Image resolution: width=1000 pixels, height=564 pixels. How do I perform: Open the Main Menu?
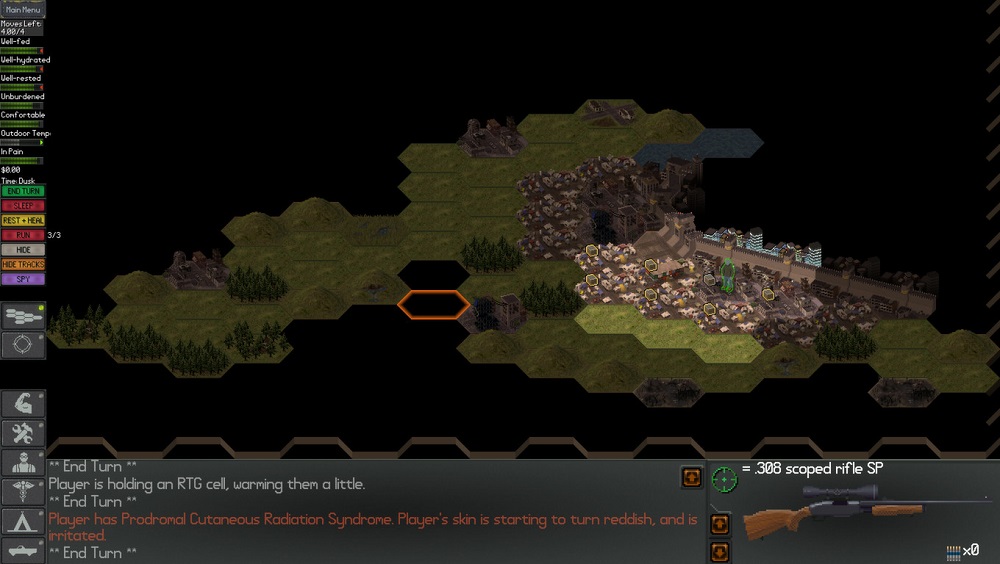23,10
